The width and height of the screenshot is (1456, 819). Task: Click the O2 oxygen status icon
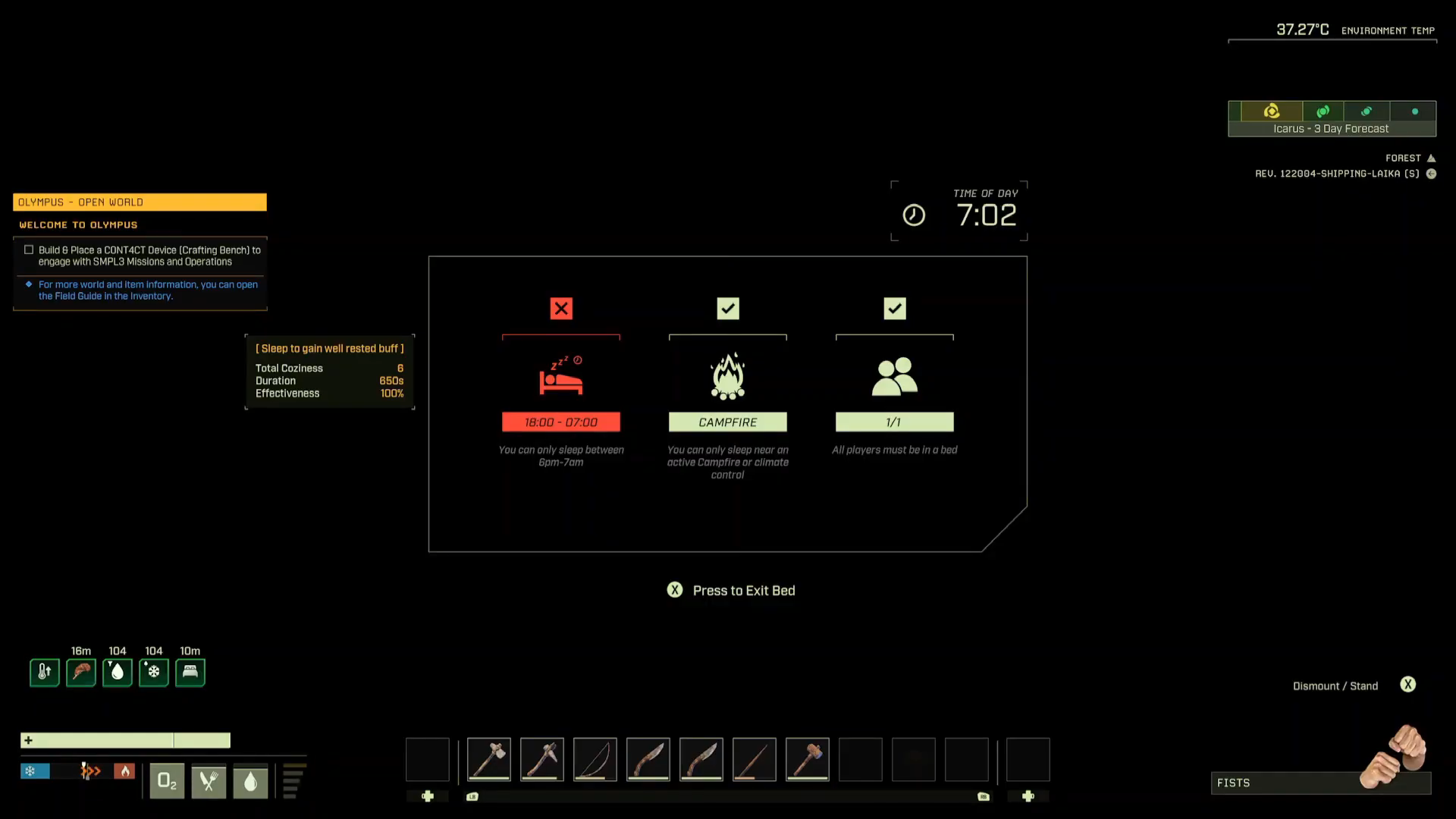click(167, 781)
